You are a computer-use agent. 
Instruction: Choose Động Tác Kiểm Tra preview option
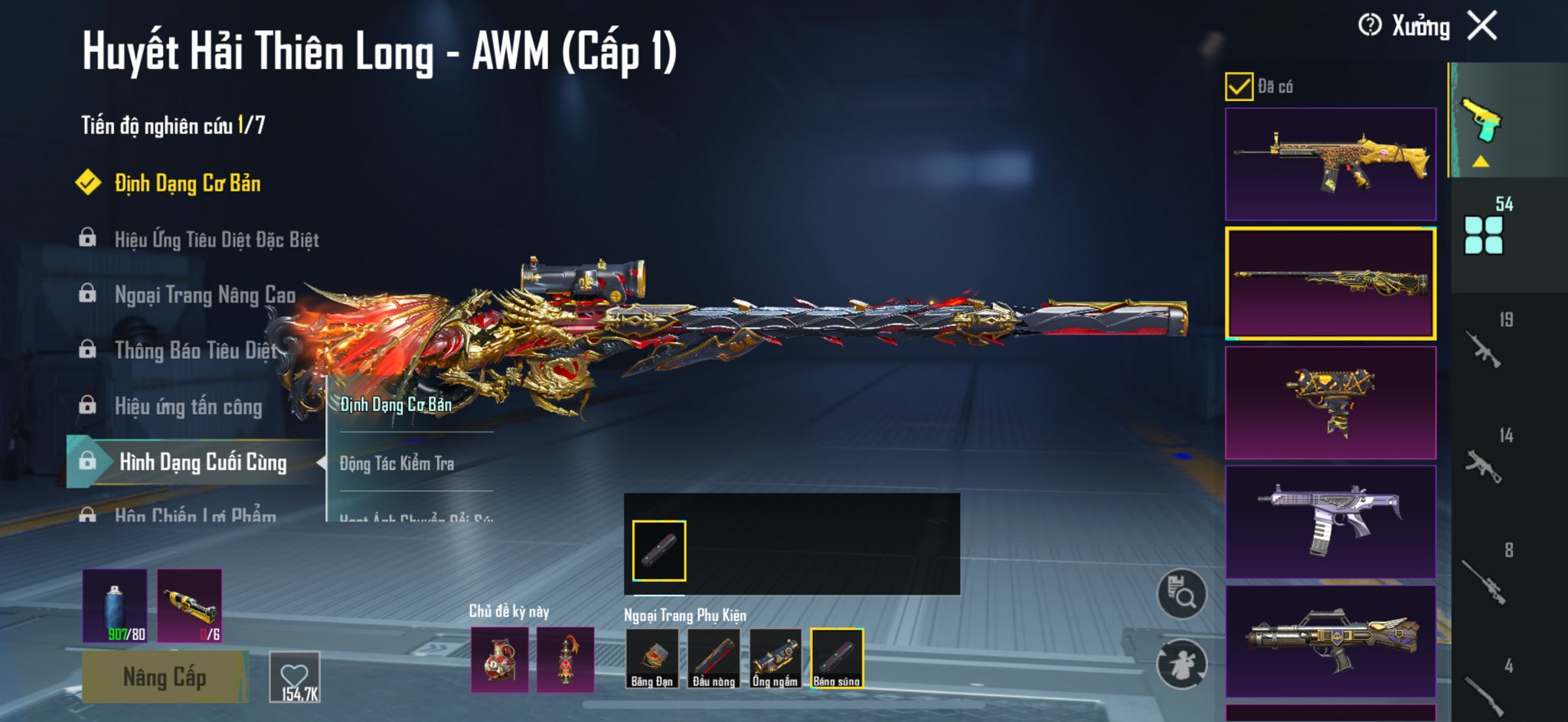397,463
